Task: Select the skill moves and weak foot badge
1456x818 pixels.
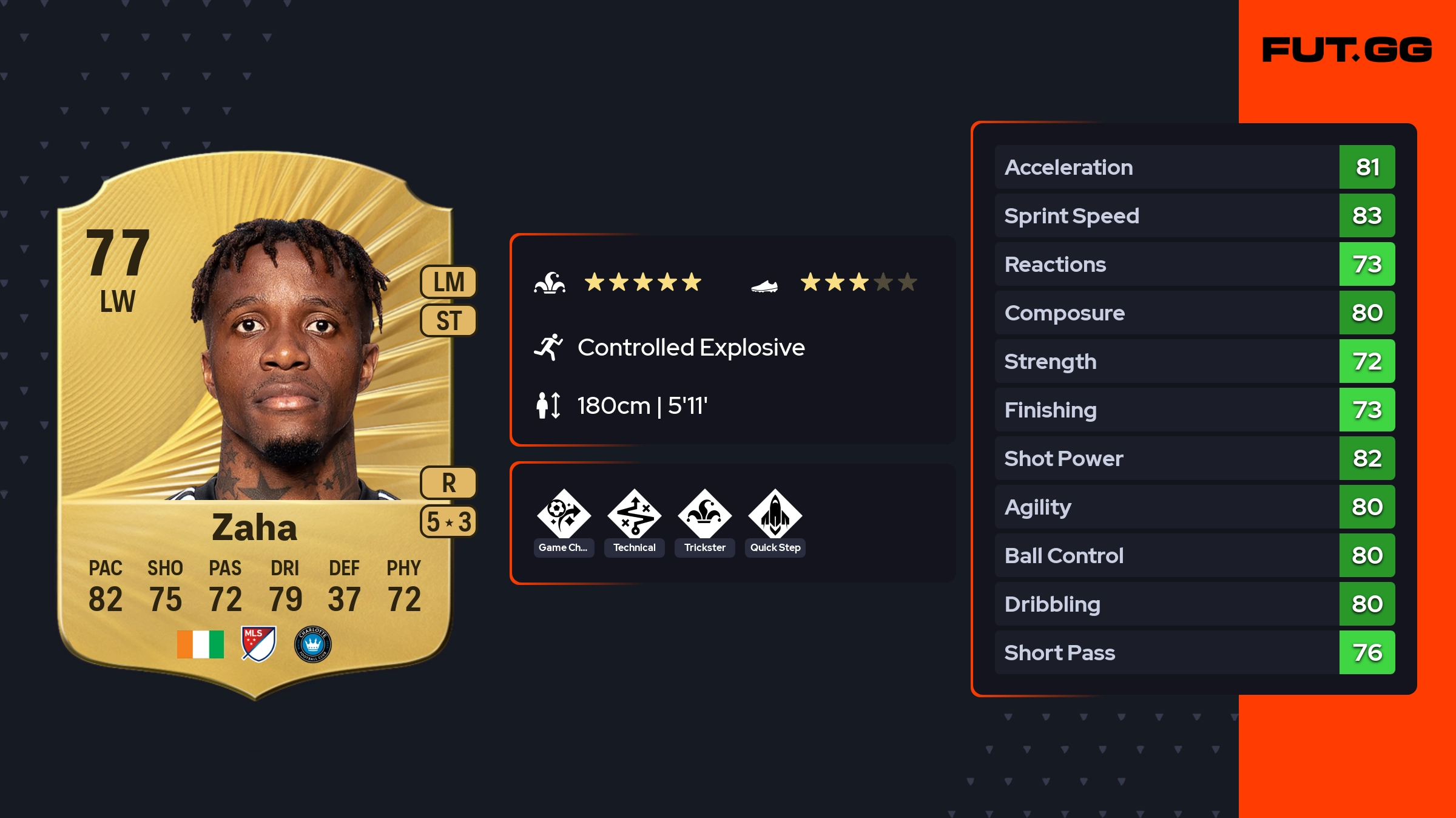Action: (449, 522)
